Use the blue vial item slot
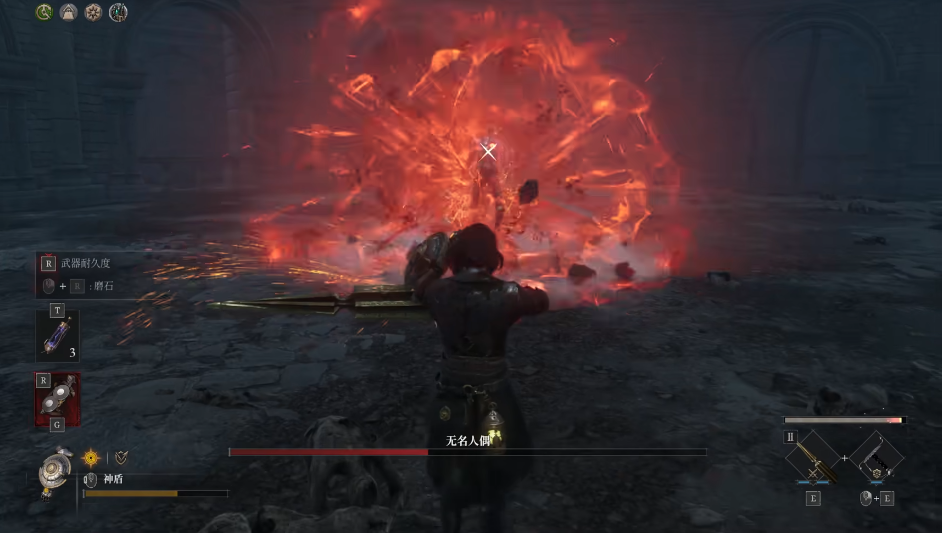 pos(57,337)
